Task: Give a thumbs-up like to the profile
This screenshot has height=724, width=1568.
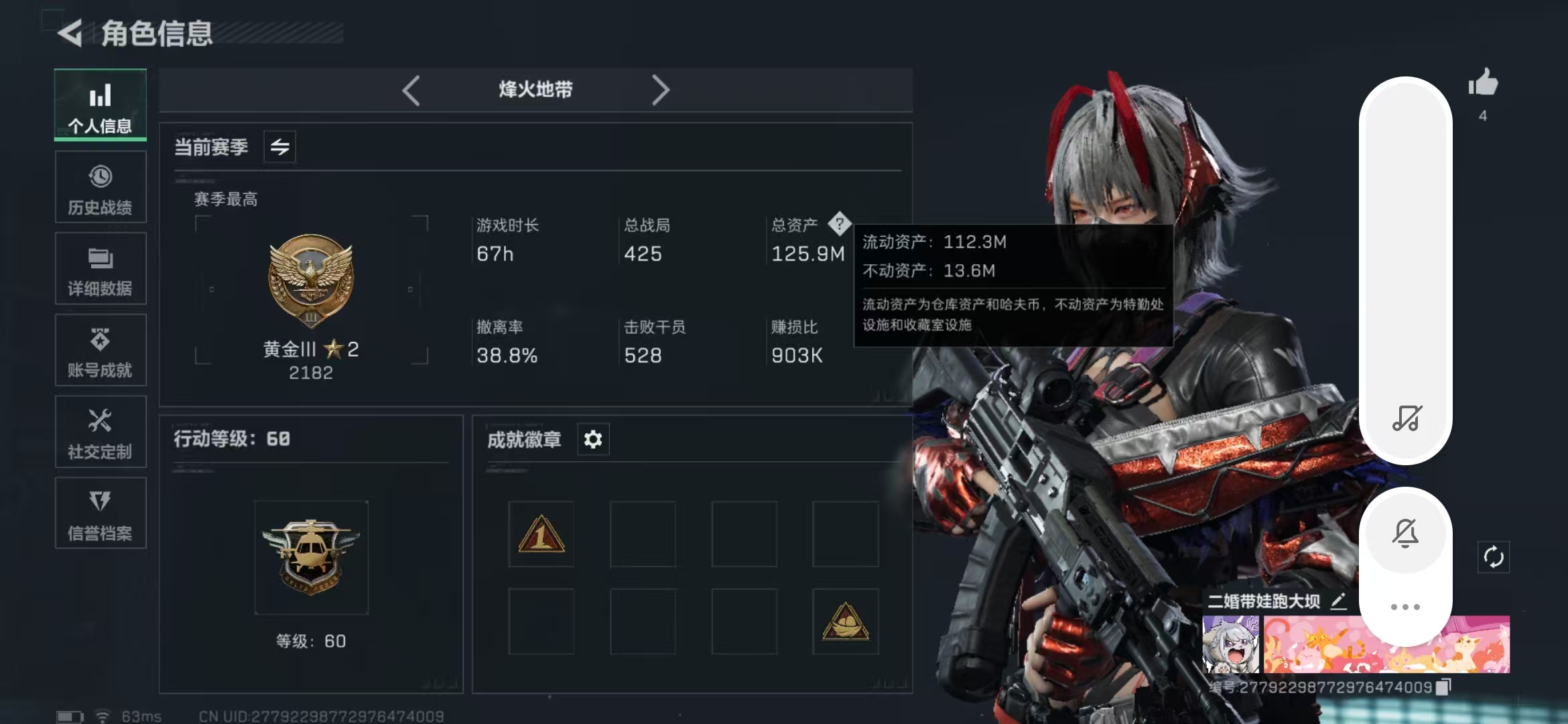Action: tap(1483, 84)
